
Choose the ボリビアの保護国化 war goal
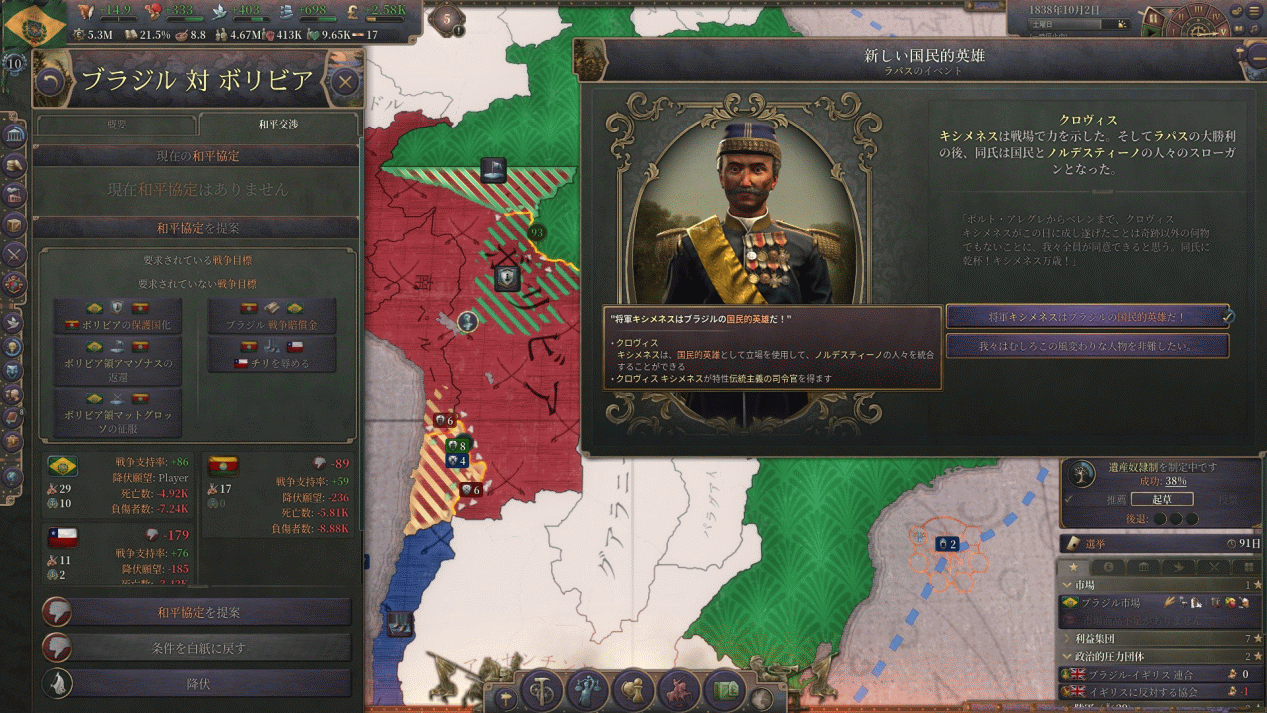click(117, 316)
